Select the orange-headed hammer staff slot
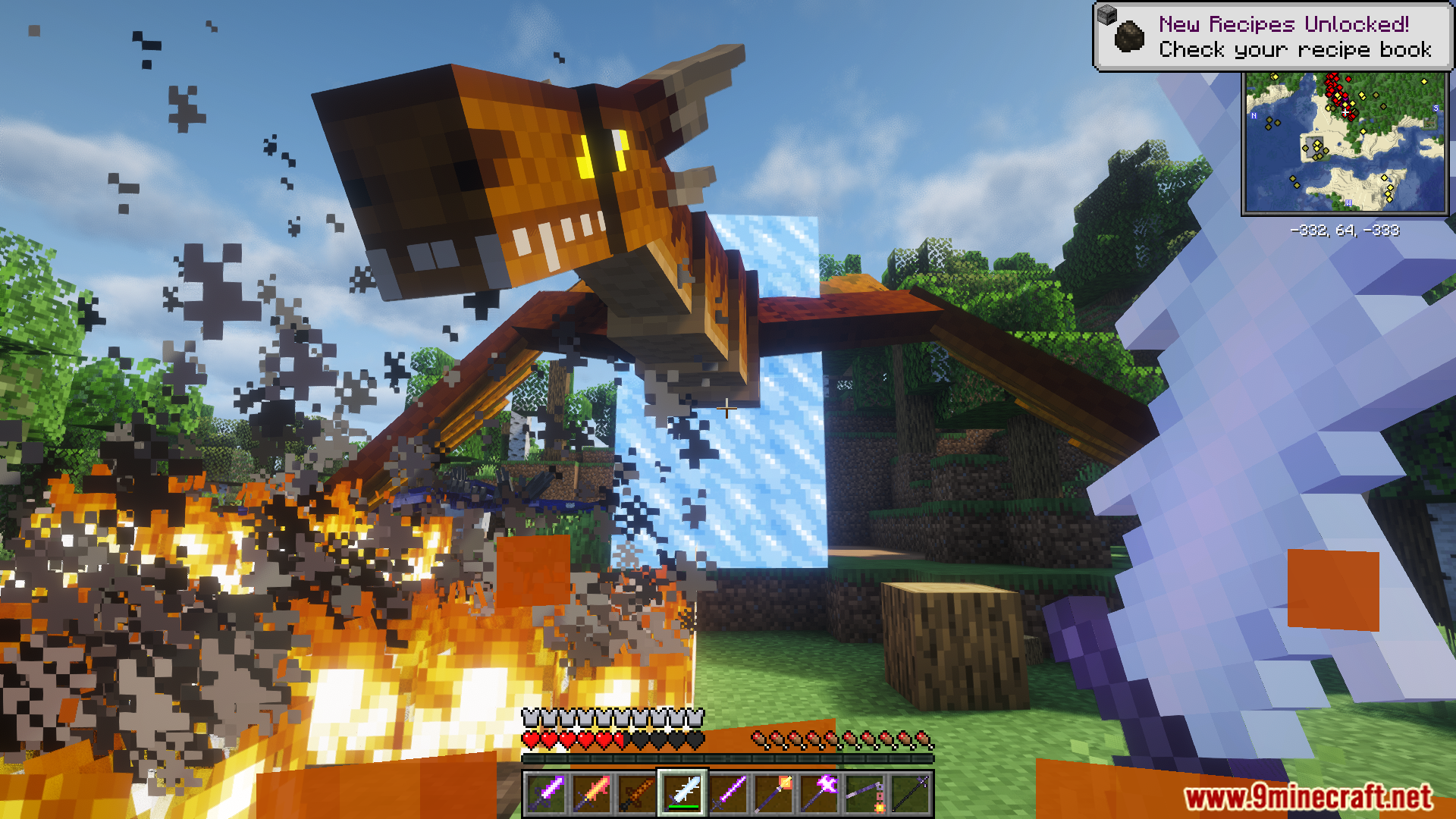1456x819 pixels. (773, 793)
